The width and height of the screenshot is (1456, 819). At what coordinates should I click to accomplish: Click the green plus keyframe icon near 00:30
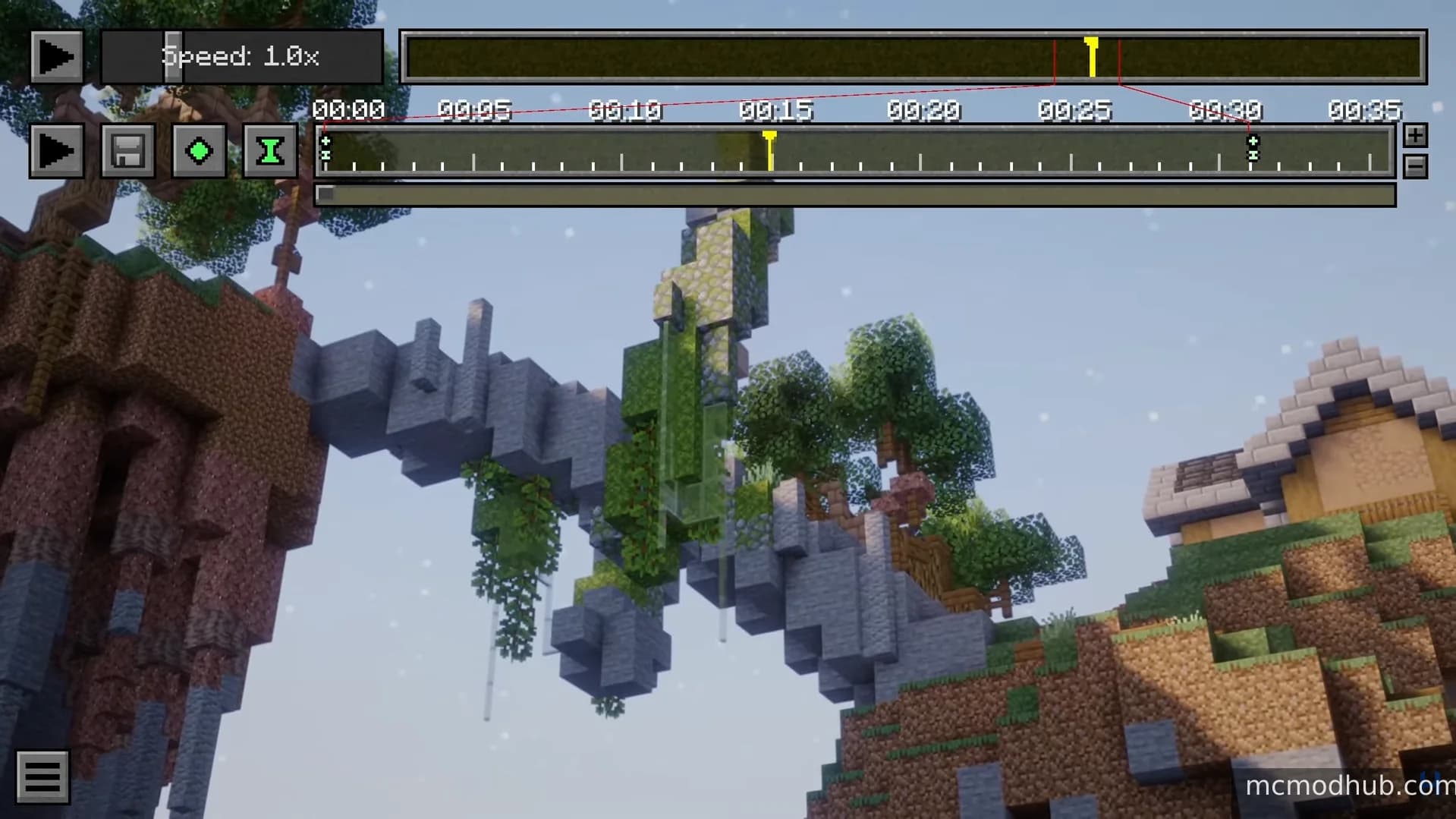(1254, 140)
